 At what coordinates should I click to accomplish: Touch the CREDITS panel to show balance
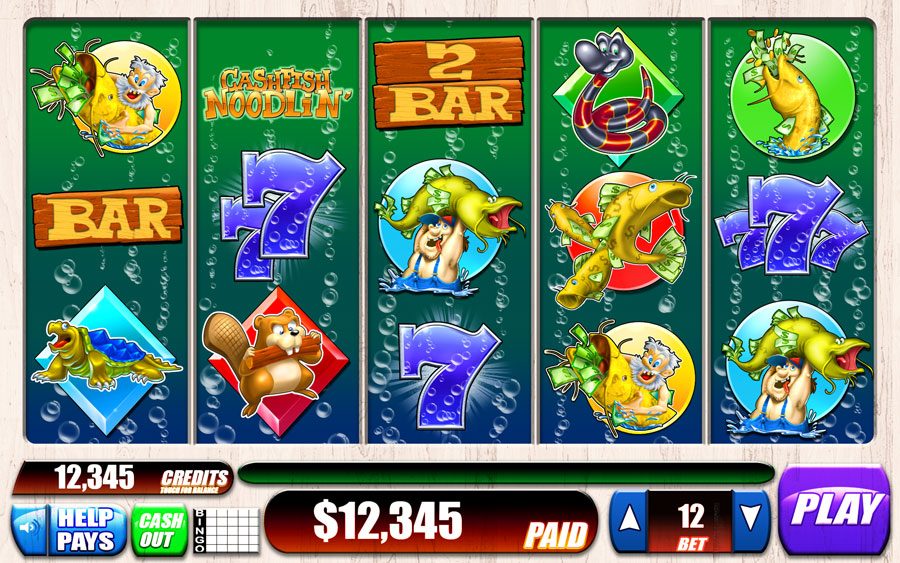pos(122,478)
